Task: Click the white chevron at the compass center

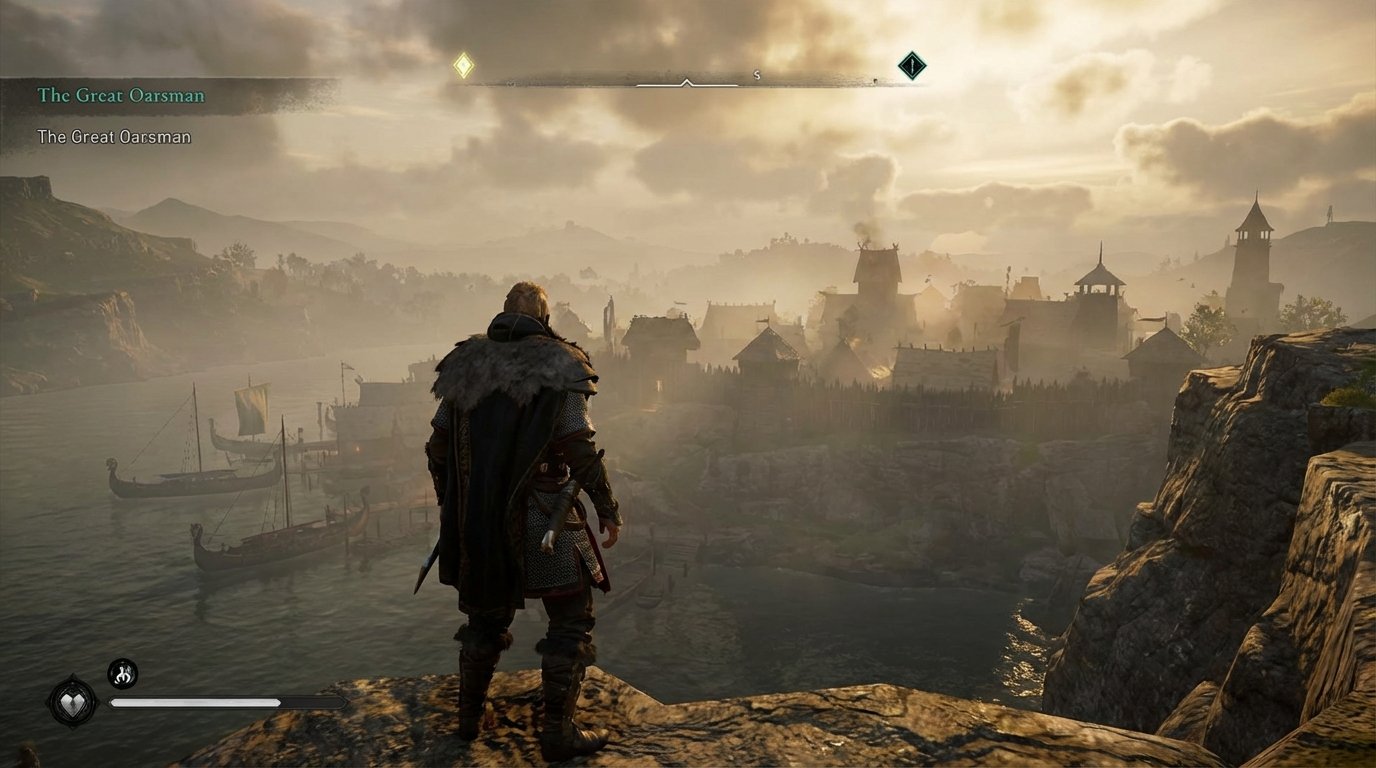Action: (x=687, y=80)
